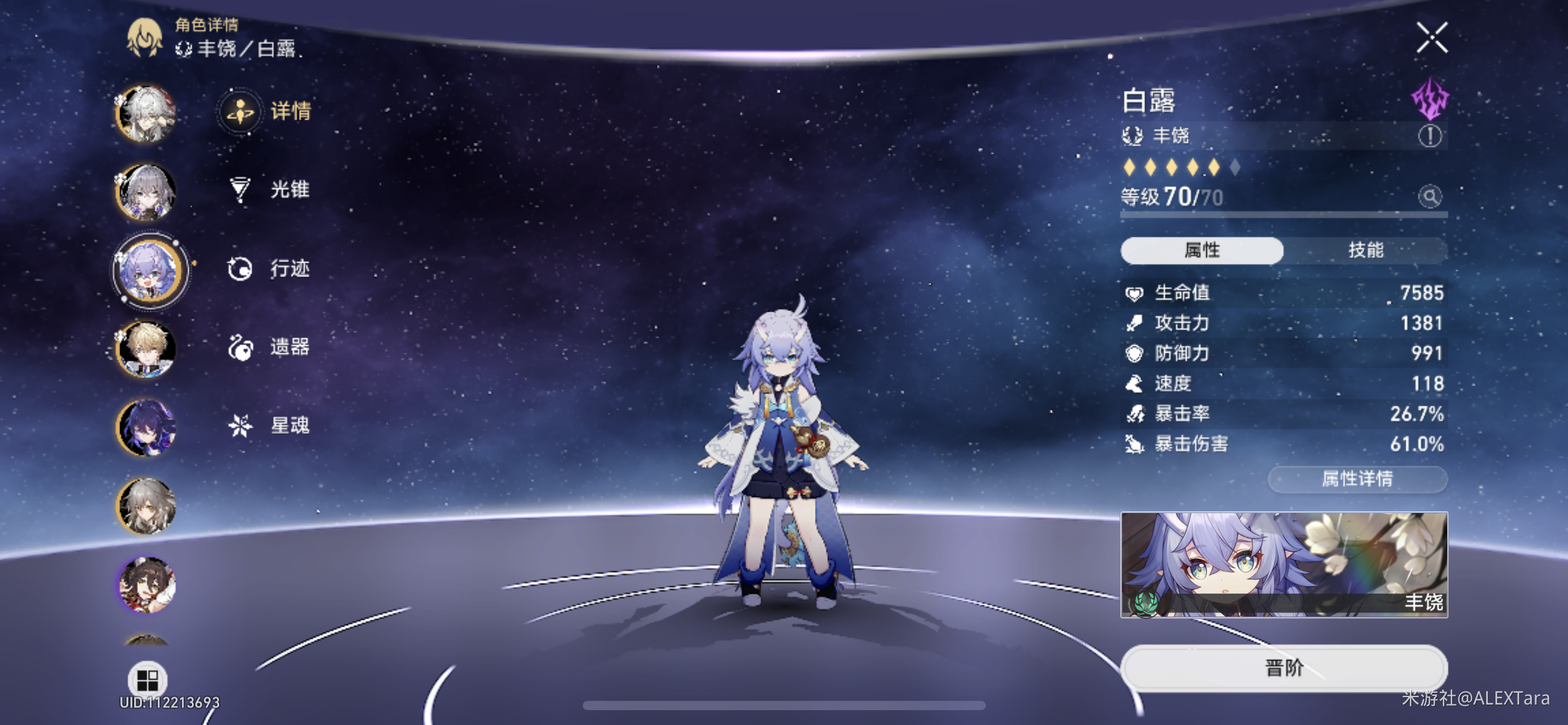
Task: Choose the gray-haired character with yellow eyes
Action: tap(147, 506)
